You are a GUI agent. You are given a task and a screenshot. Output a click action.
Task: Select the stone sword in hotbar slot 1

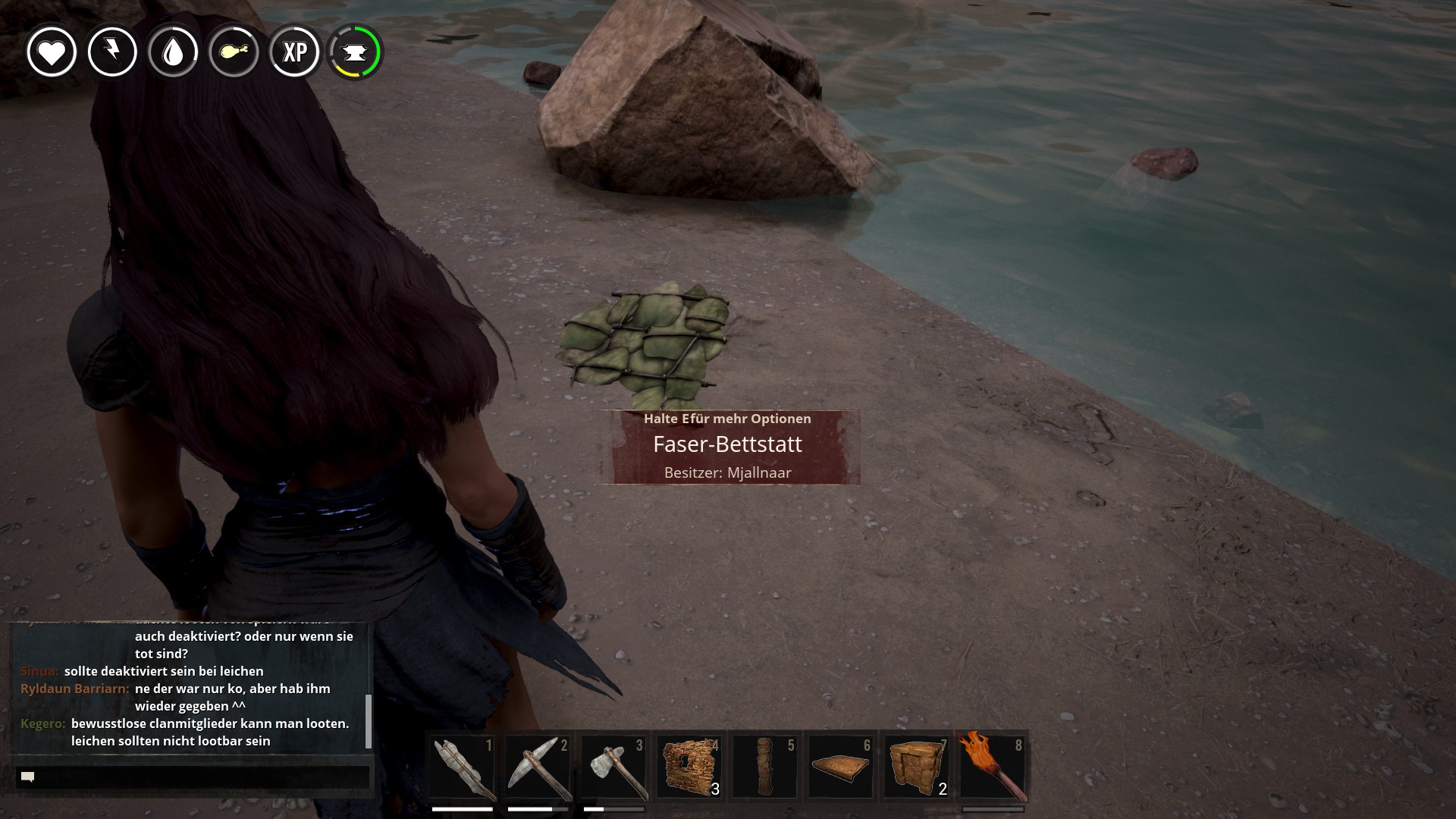pos(463,767)
